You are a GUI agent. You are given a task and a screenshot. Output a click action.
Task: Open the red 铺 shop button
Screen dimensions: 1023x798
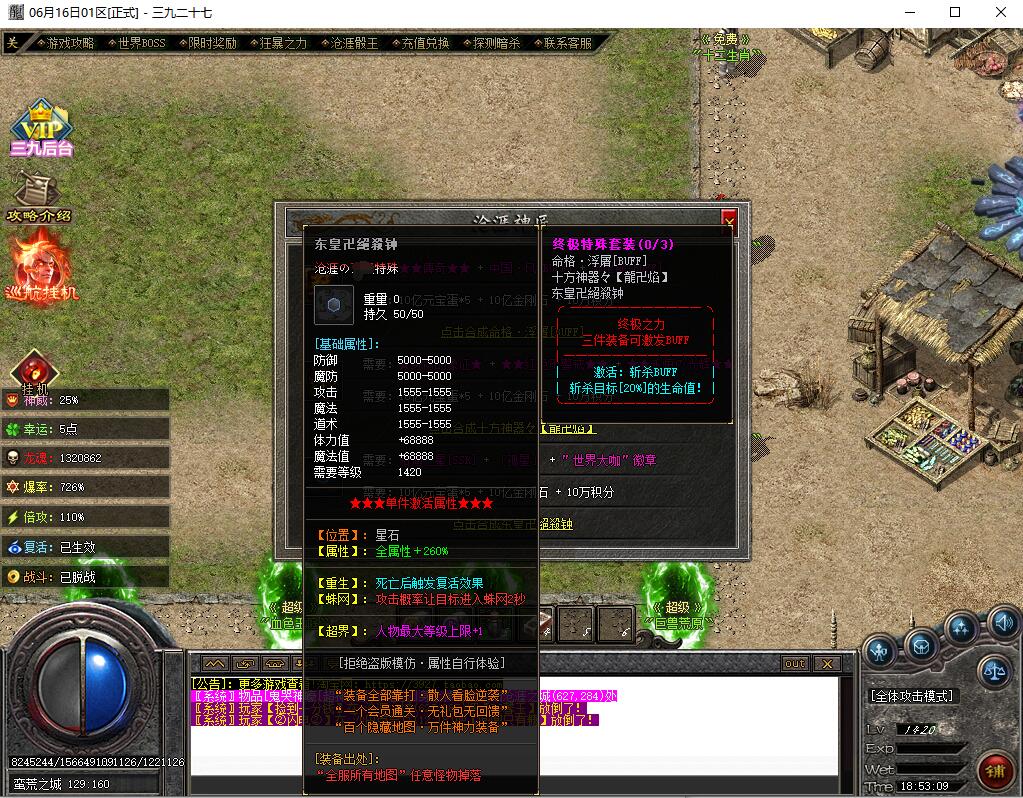tap(995, 771)
